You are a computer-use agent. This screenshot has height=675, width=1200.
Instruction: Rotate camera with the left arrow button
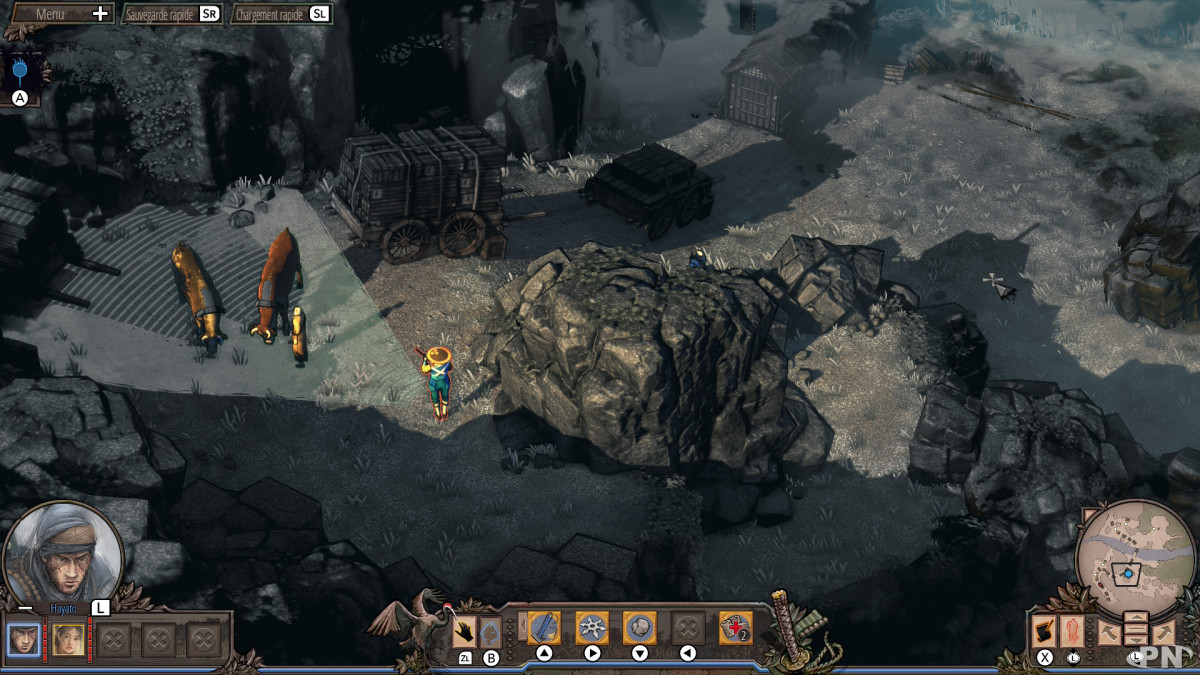(x=1108, y=632)
